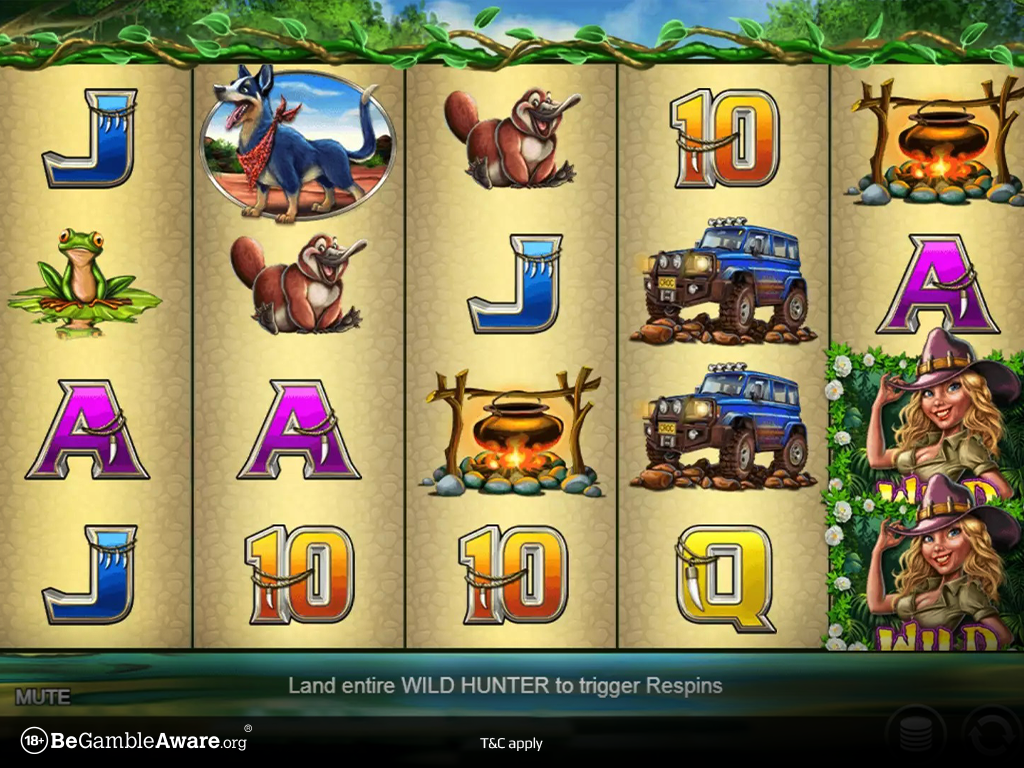View the T&C apply terms

(x=511, y=743)
